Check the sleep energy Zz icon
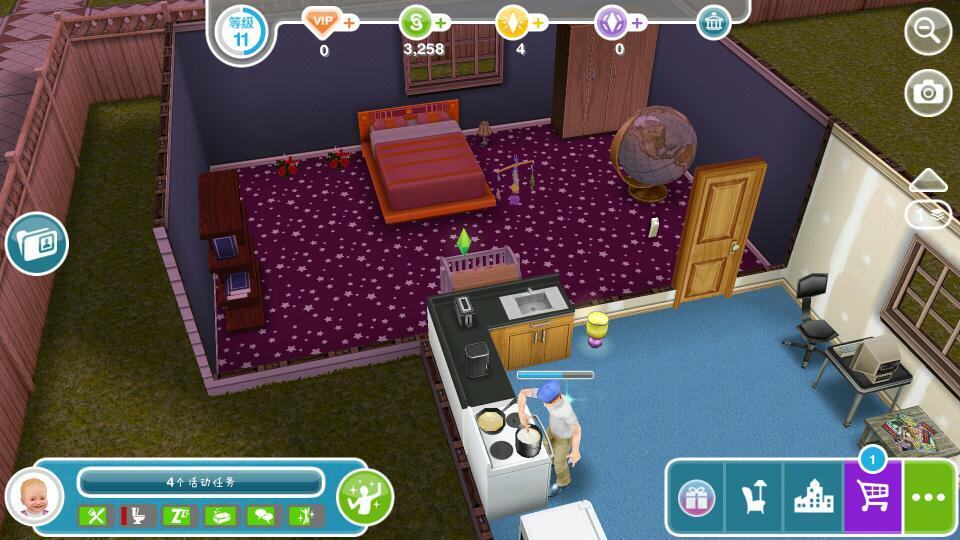Image resolution: width=960 pixels, height=540 pixels. point(176,516)
